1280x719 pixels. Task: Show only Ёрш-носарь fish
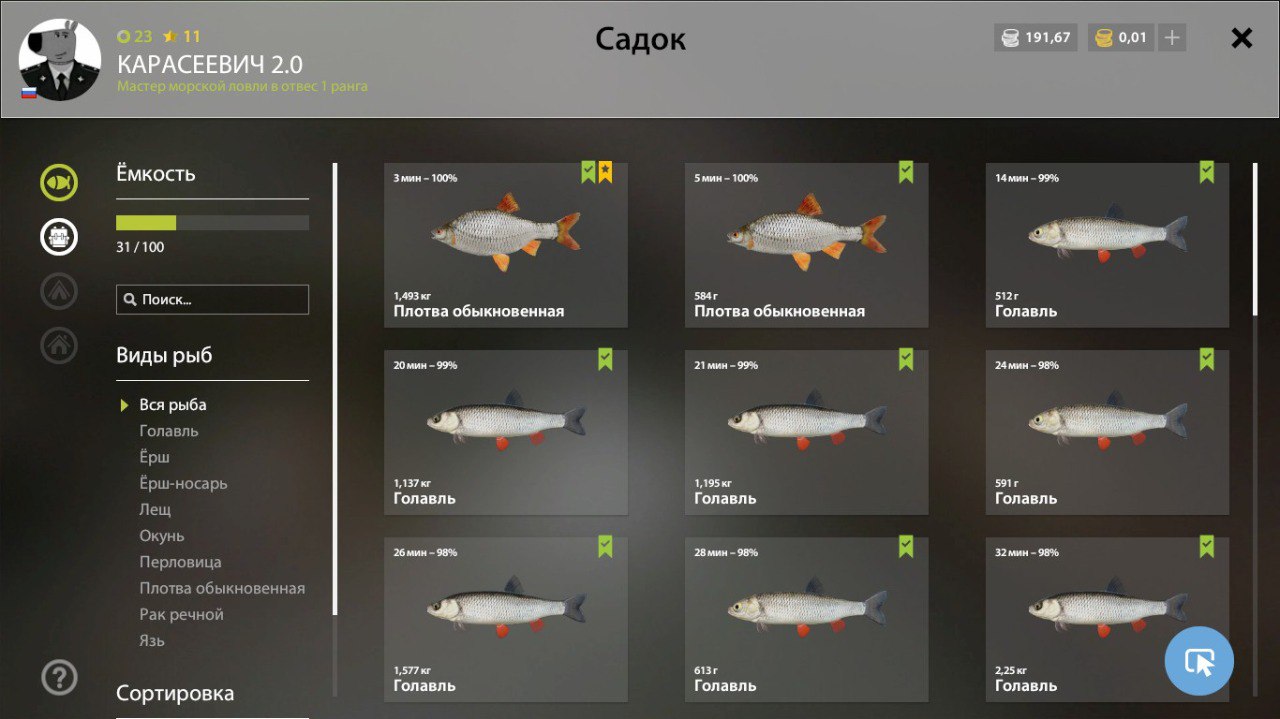click(x=183, y=483)
